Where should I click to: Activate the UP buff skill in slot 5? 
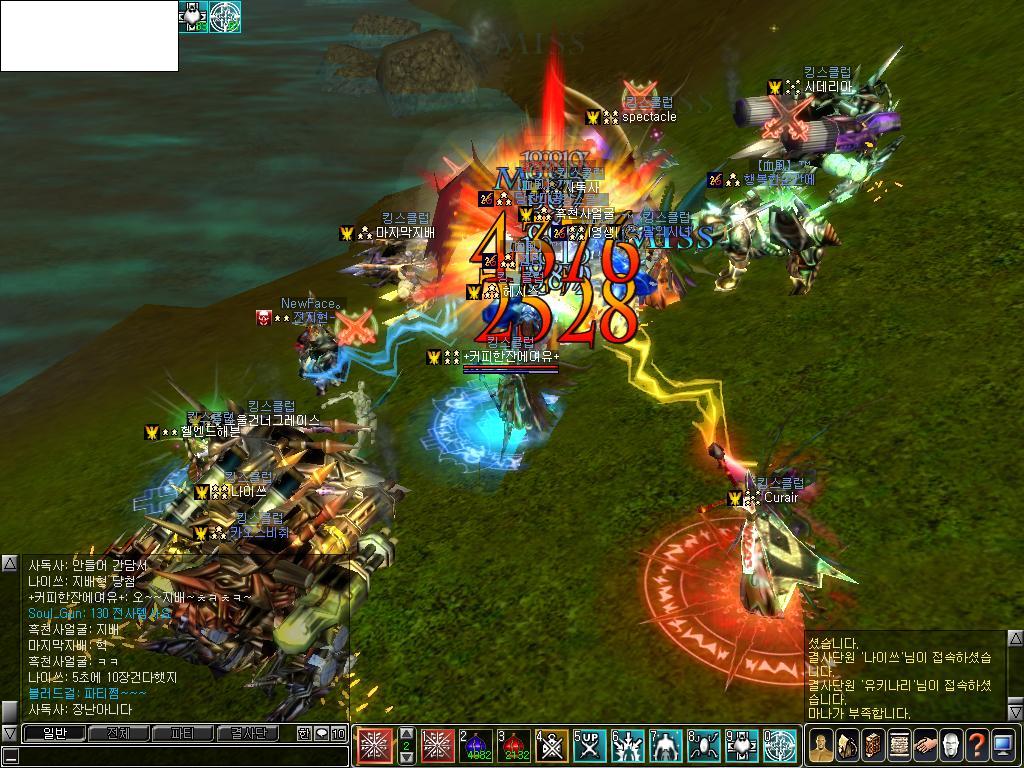pyautogui.click(x=589, y=745)
